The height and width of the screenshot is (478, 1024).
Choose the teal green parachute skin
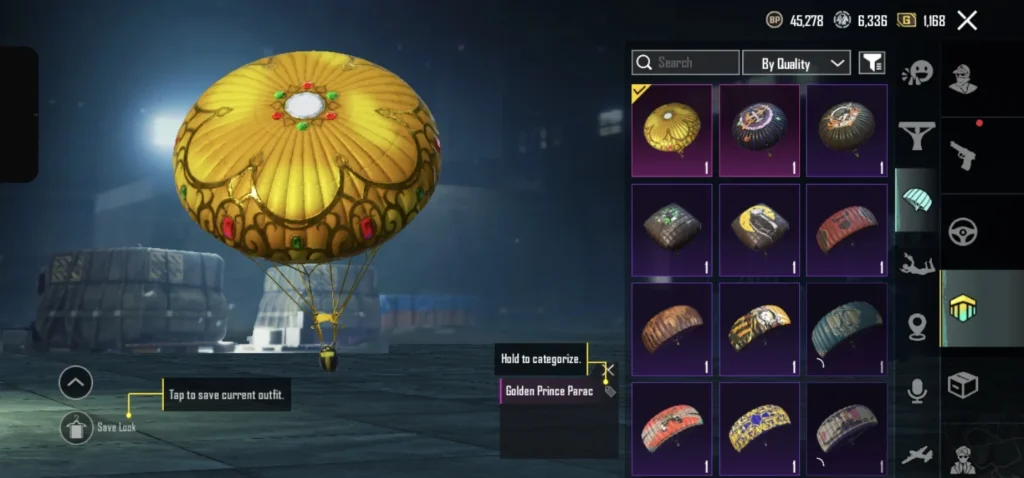click(846, 328)
